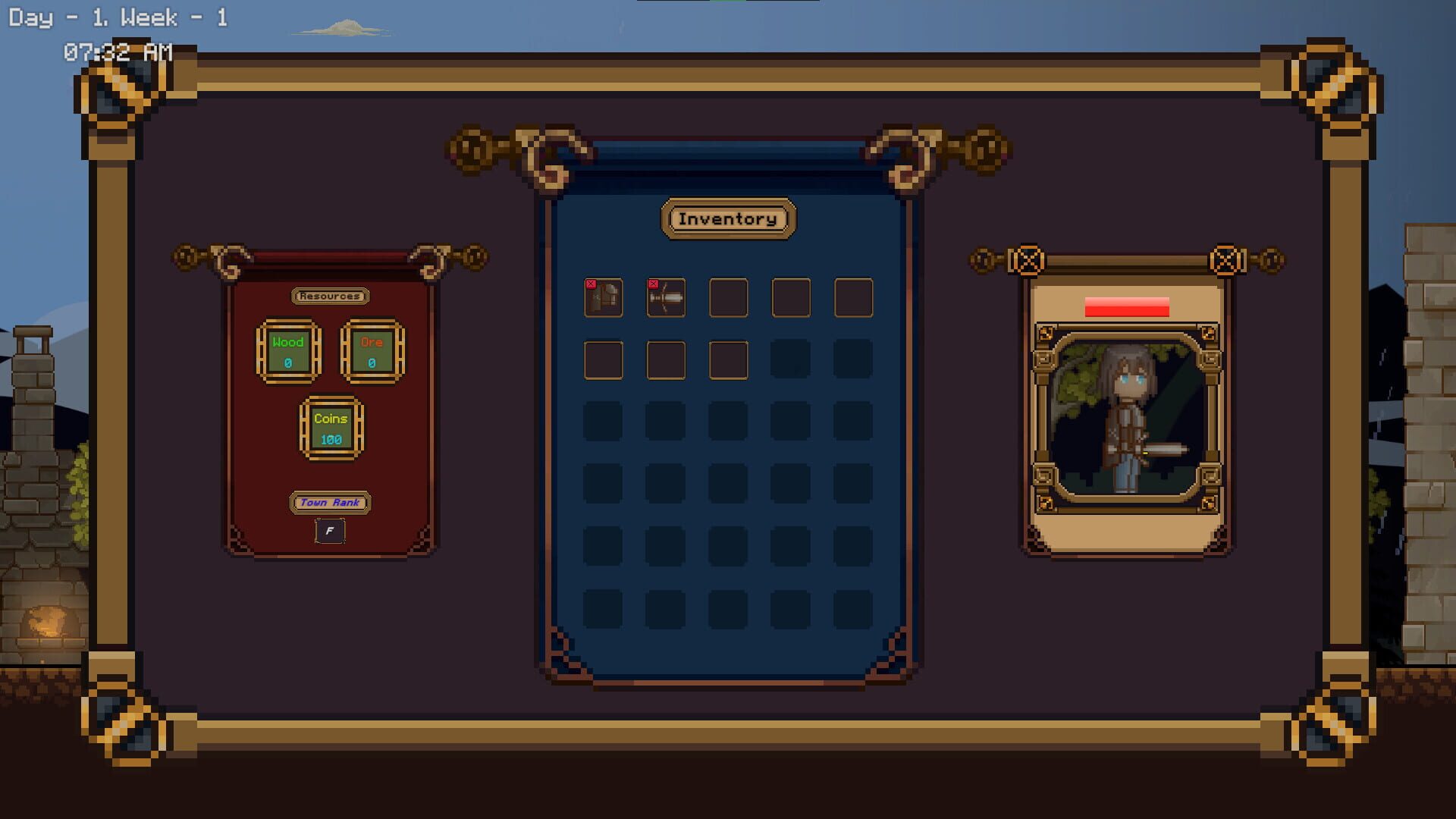This screenshot has width=1456, height=819.
Task: Select the first slot in inventory row two
Action: coord(603,360)
